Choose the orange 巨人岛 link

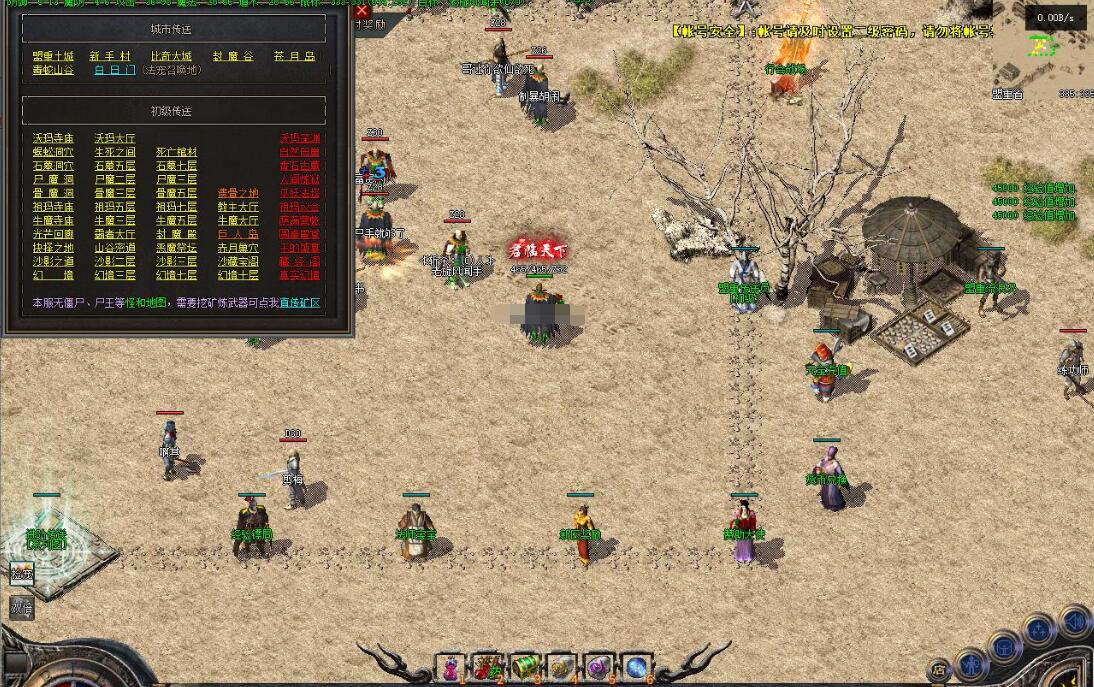(x=238, y=234)
